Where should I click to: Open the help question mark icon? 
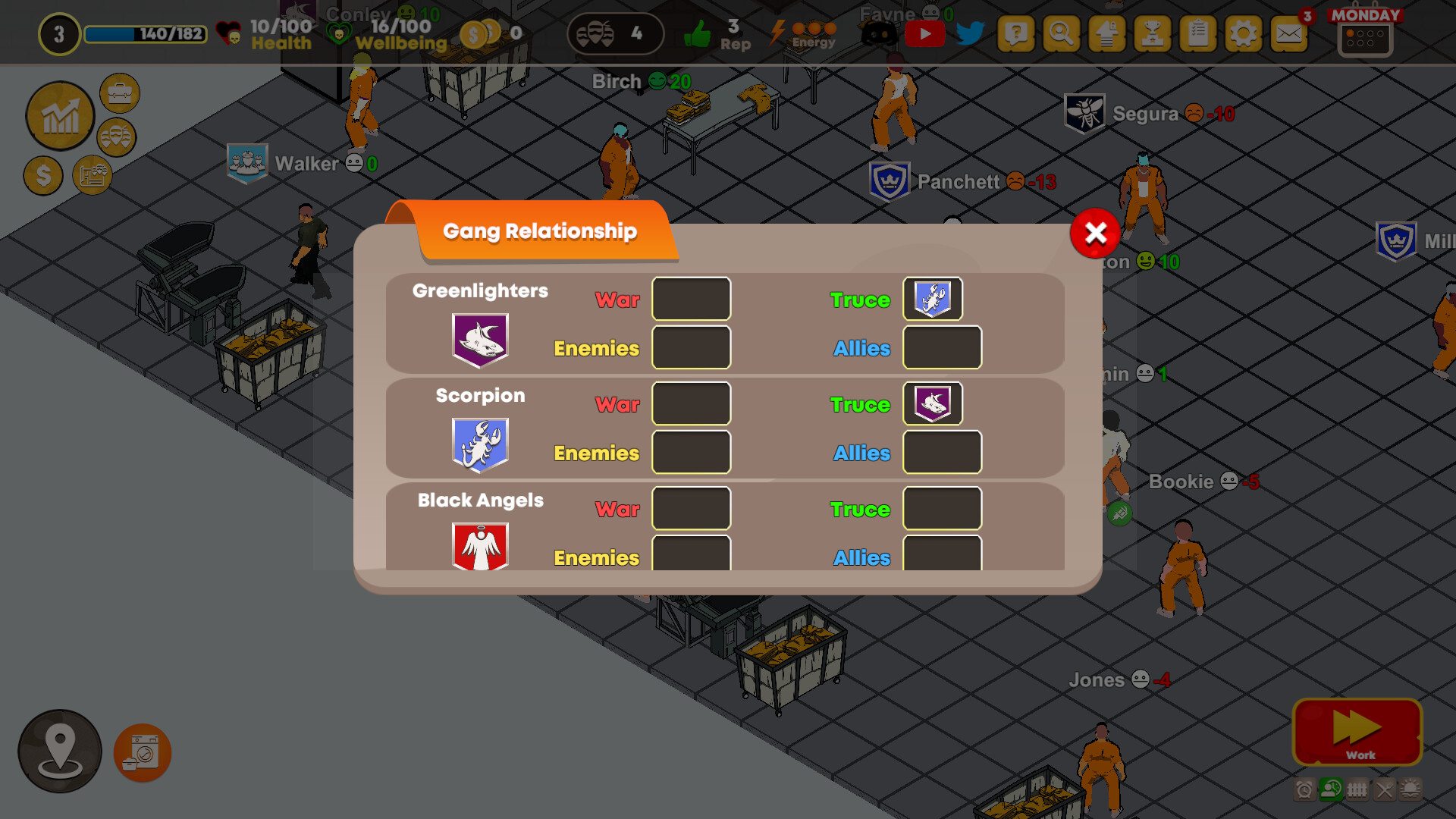point(1016,34)
